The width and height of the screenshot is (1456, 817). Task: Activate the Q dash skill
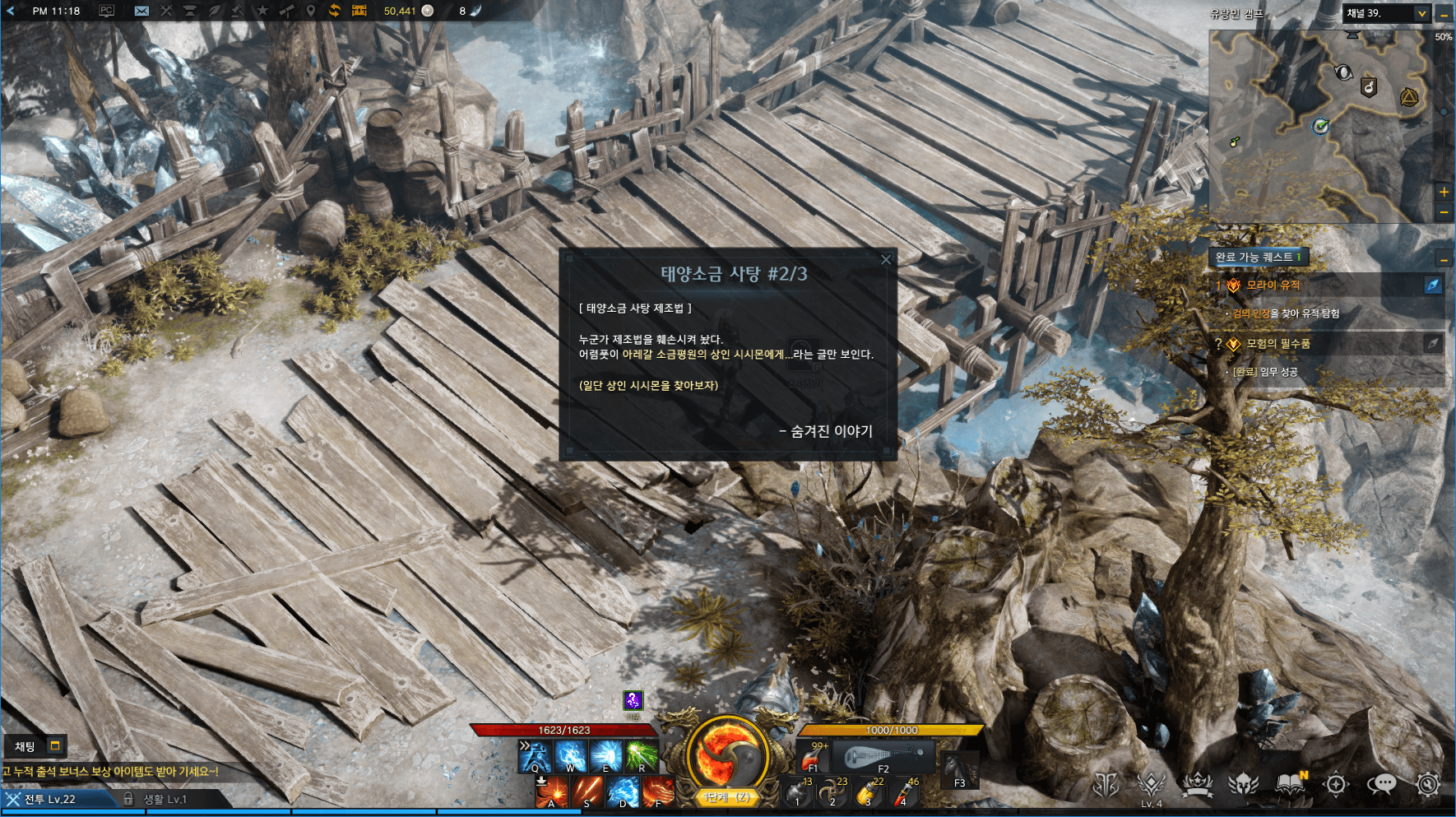534,755
